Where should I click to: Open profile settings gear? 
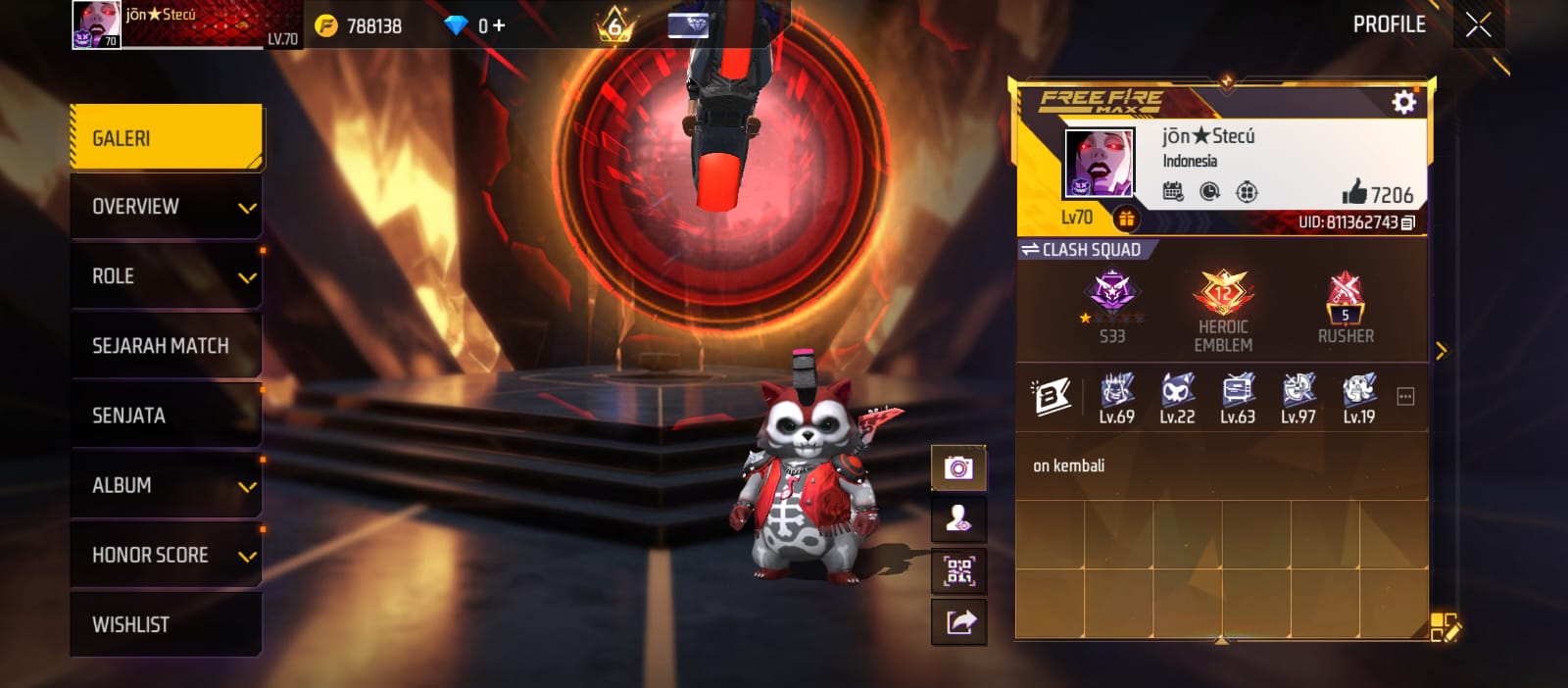(1403, 102)
